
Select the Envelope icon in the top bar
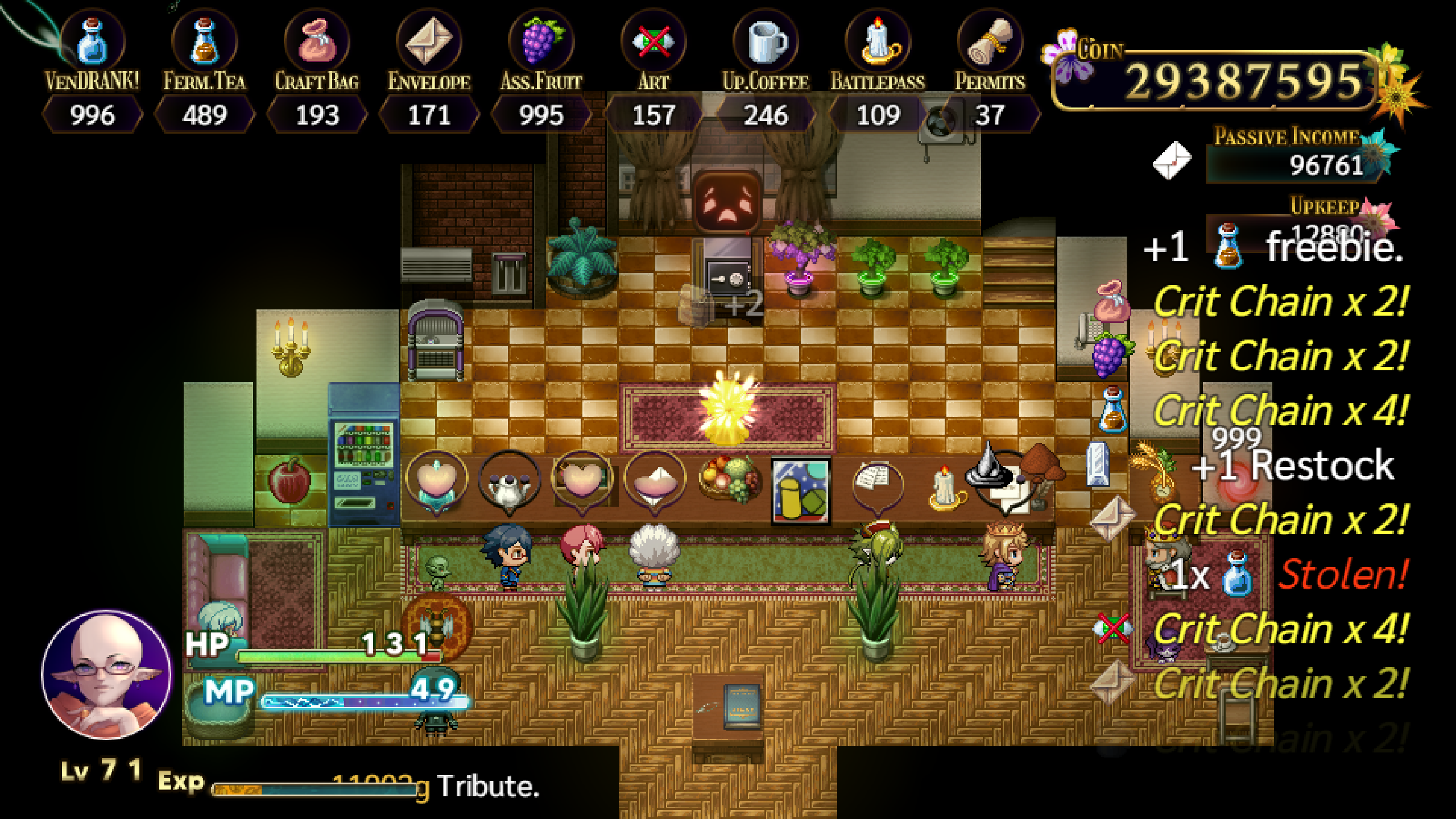point(428,43)
